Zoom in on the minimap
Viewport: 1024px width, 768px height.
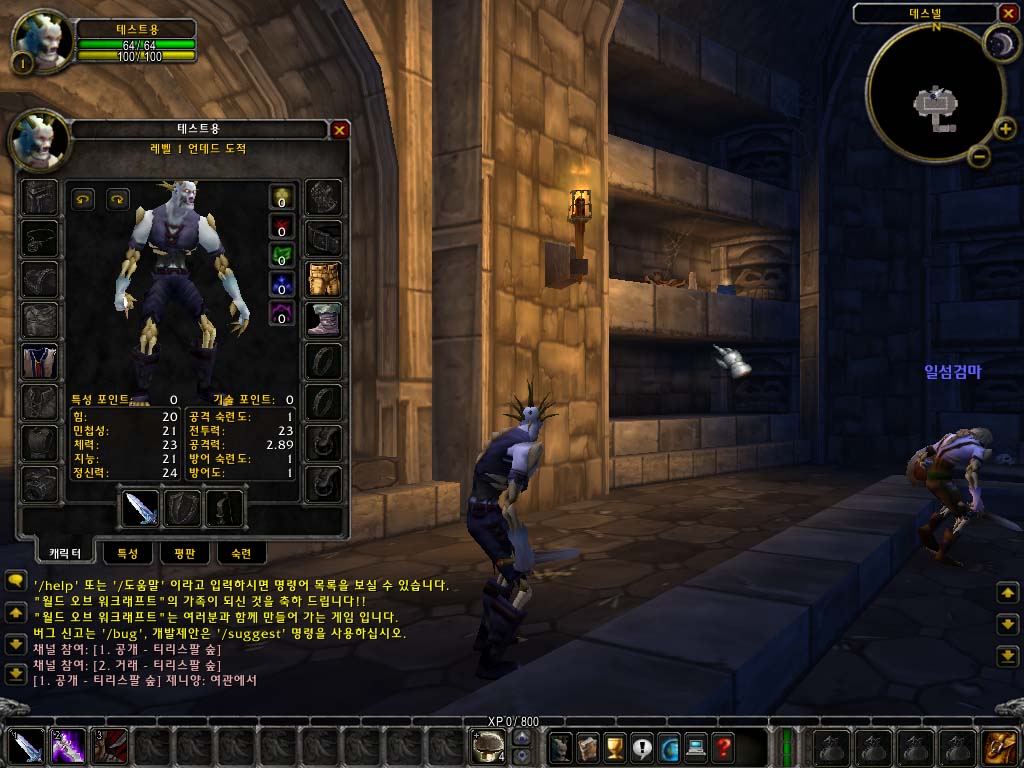tap(1005, 128)
